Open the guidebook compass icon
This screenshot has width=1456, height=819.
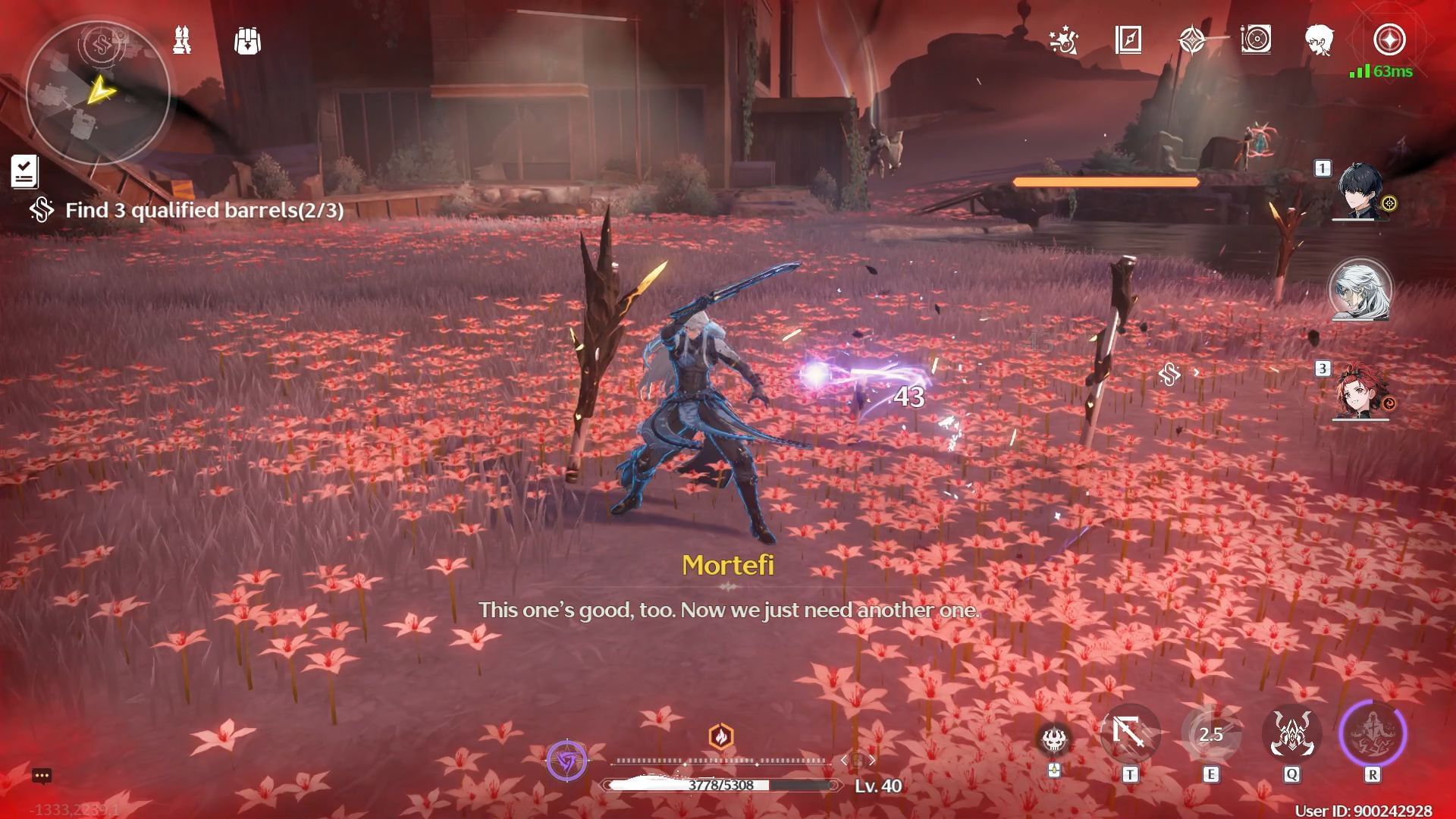coord(1128,40)
